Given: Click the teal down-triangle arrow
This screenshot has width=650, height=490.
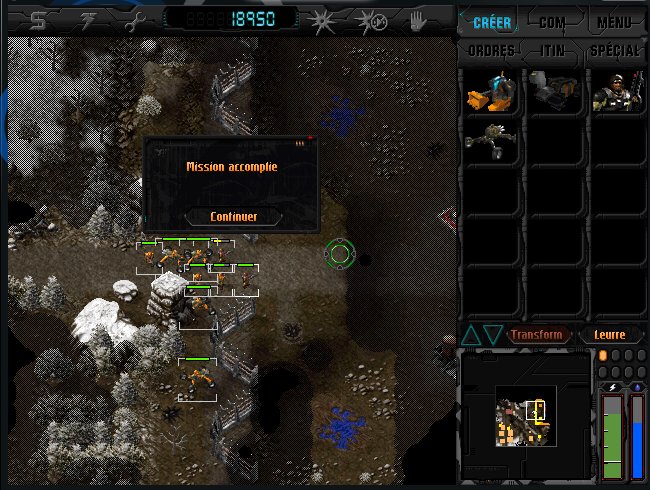Looking at the screenshot, I should pos(492,335).
